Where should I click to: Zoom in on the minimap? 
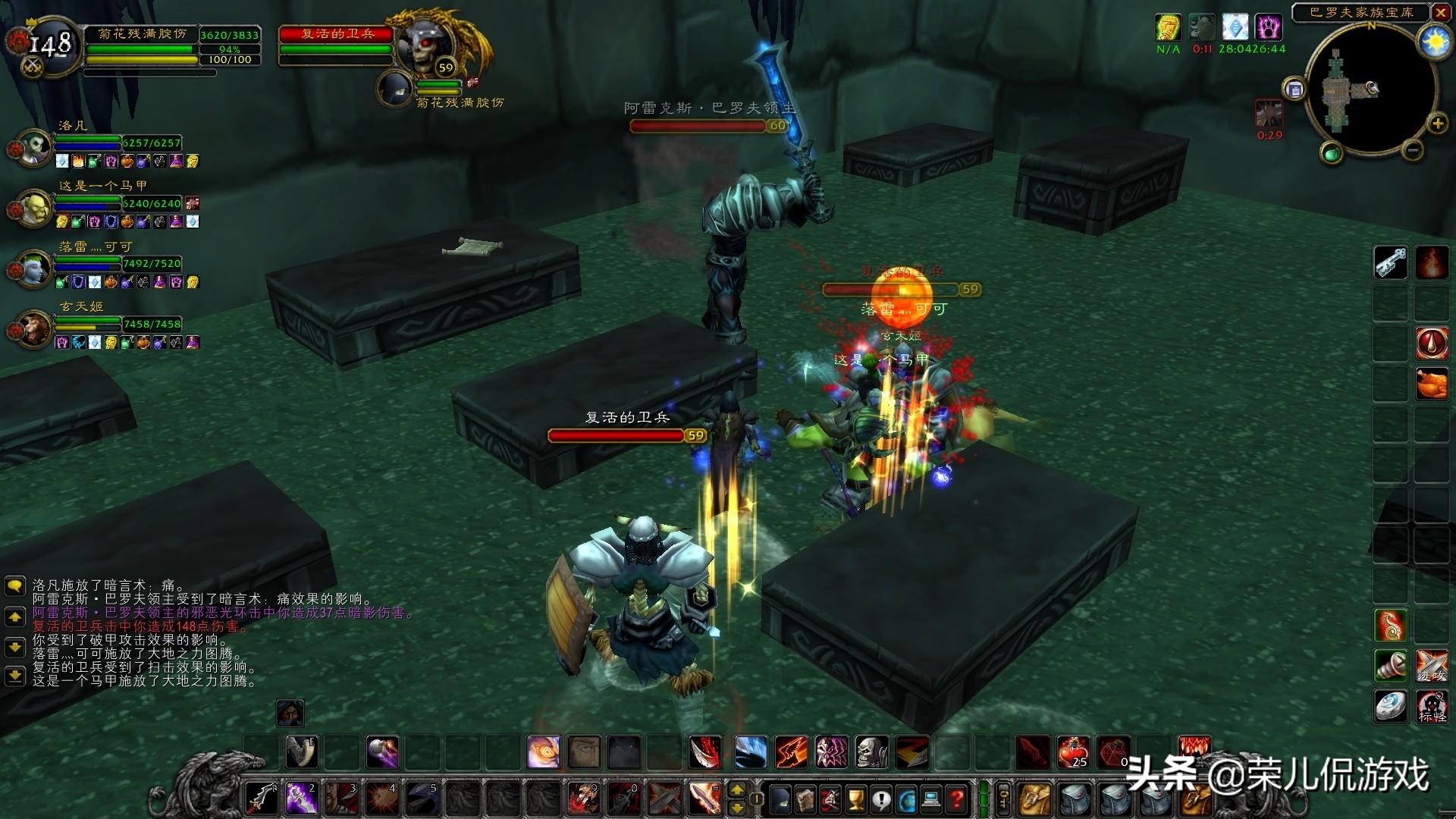(x=1437, y=124)
